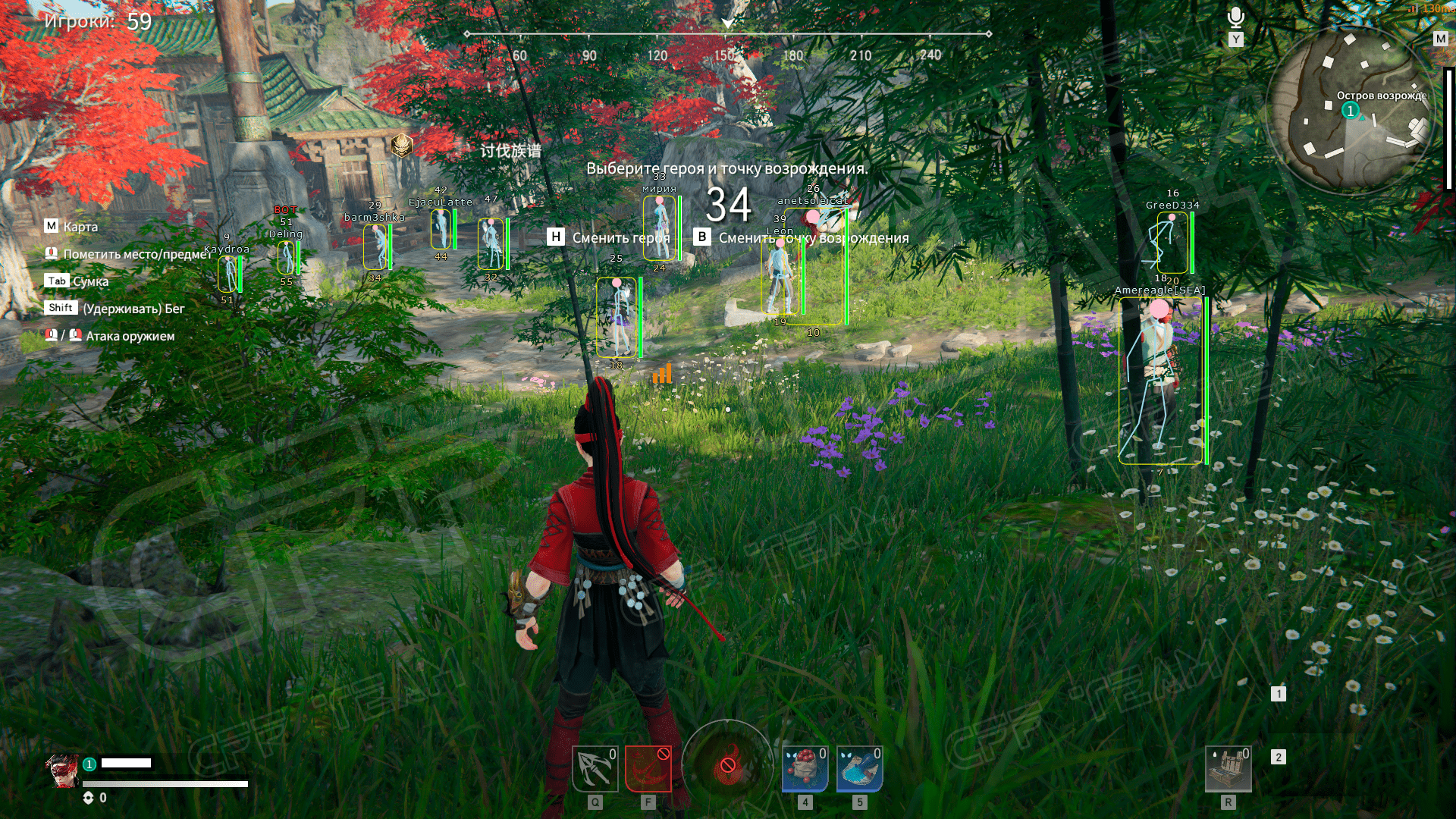Click the numbered team marker on minimap

[1350, 111]
